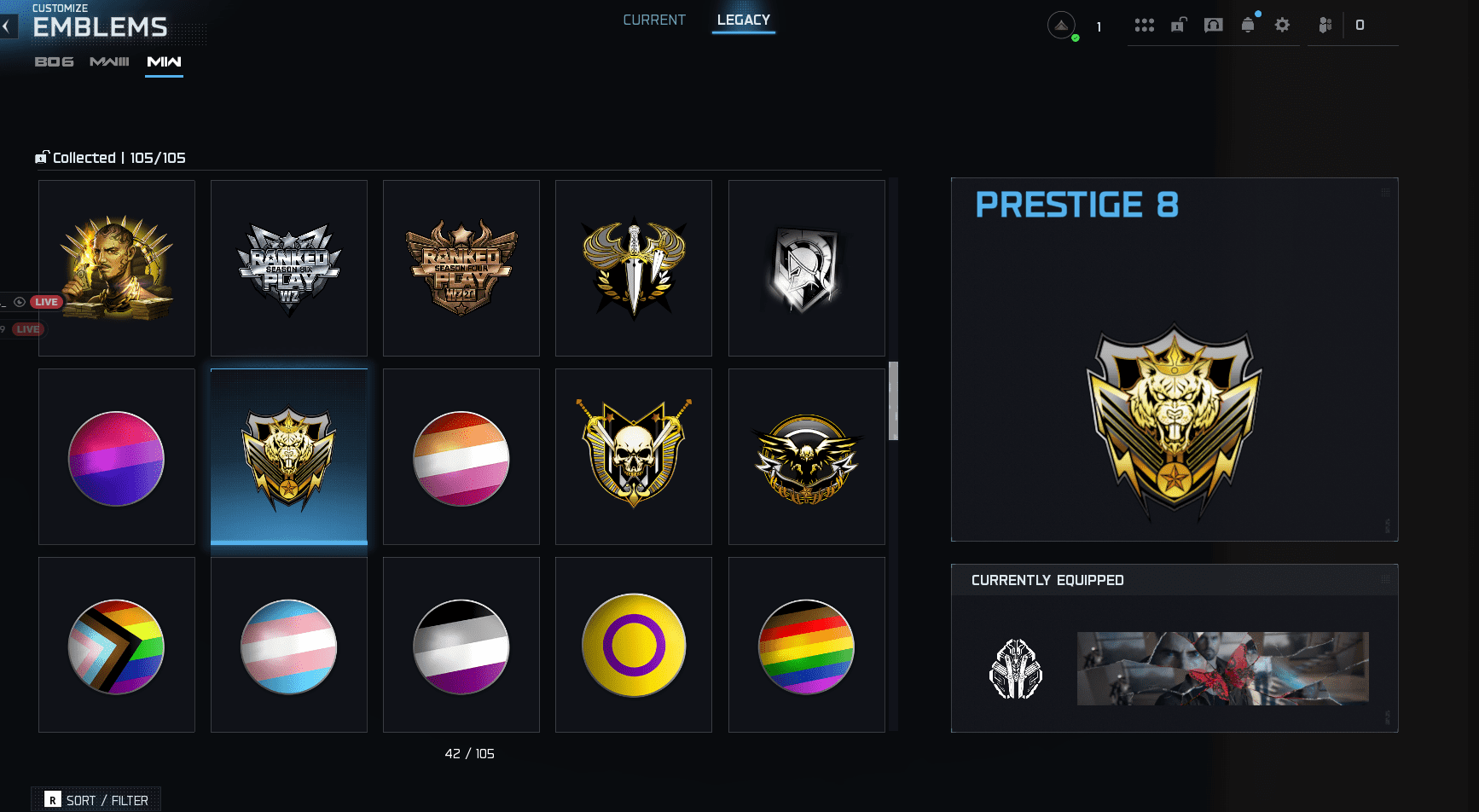Image resolution: width=1479 pixels, height=812 pixels.
Task: Click the currently equipped calling card
Action: 1222,669
